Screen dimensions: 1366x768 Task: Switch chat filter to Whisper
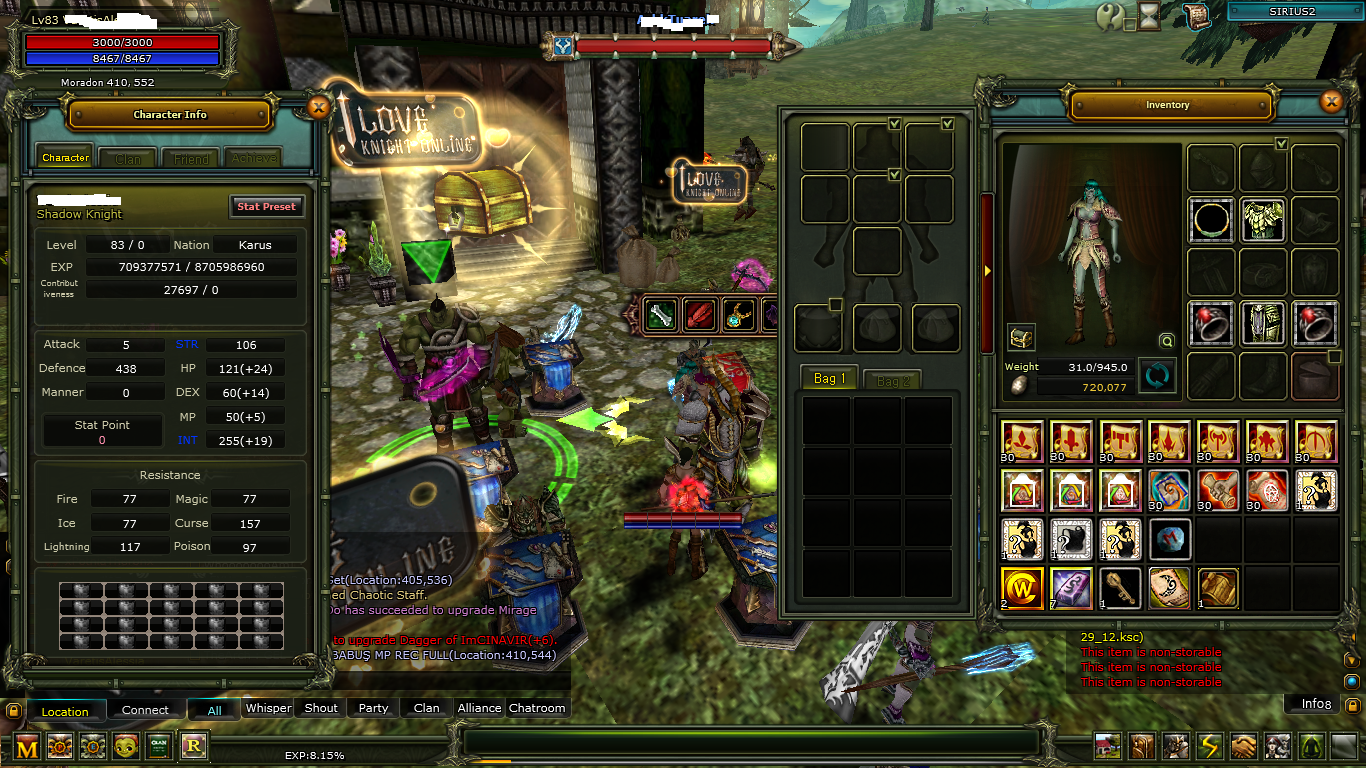point(268,708)
